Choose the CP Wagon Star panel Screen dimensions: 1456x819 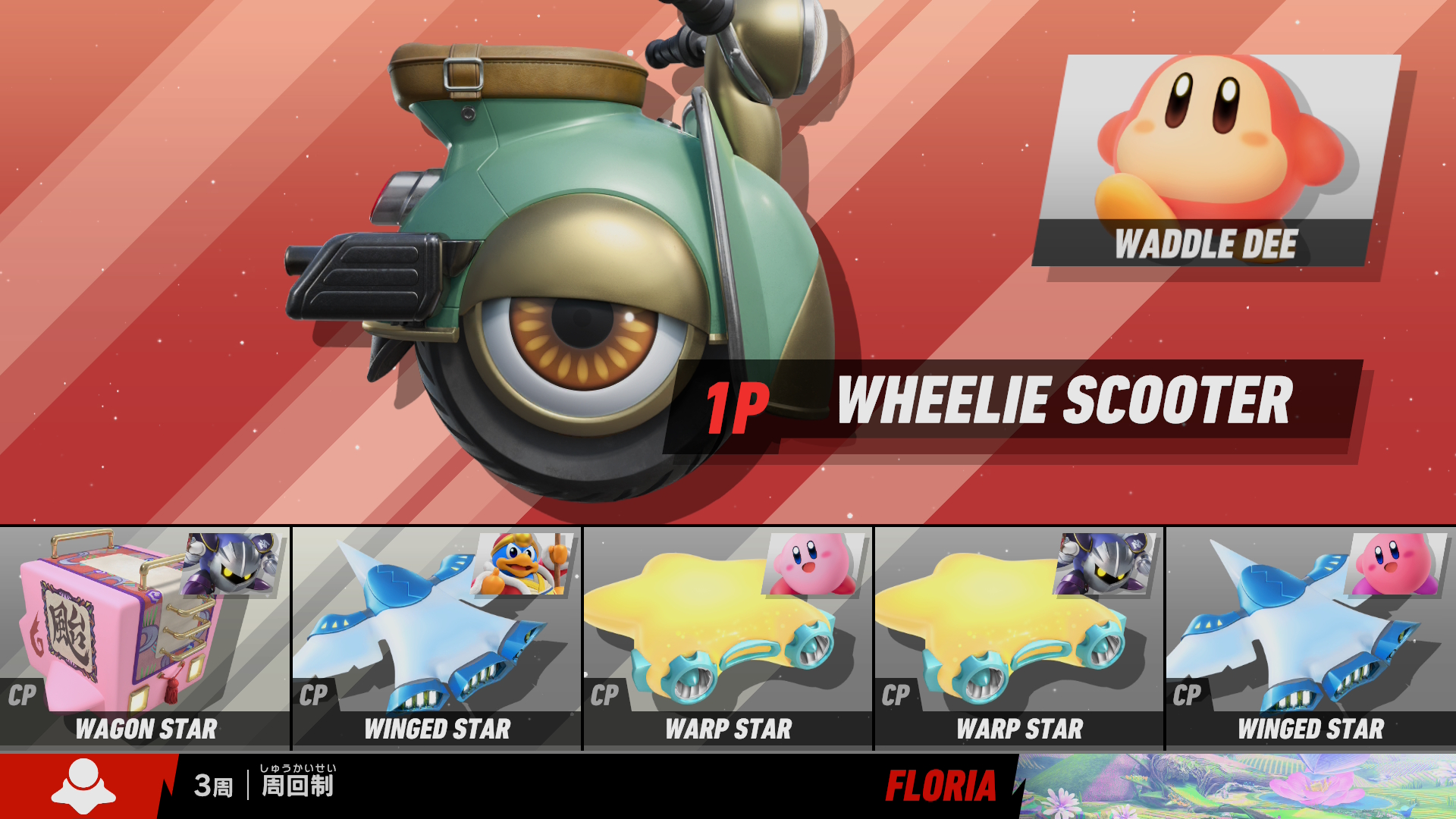tap(144, 638)
